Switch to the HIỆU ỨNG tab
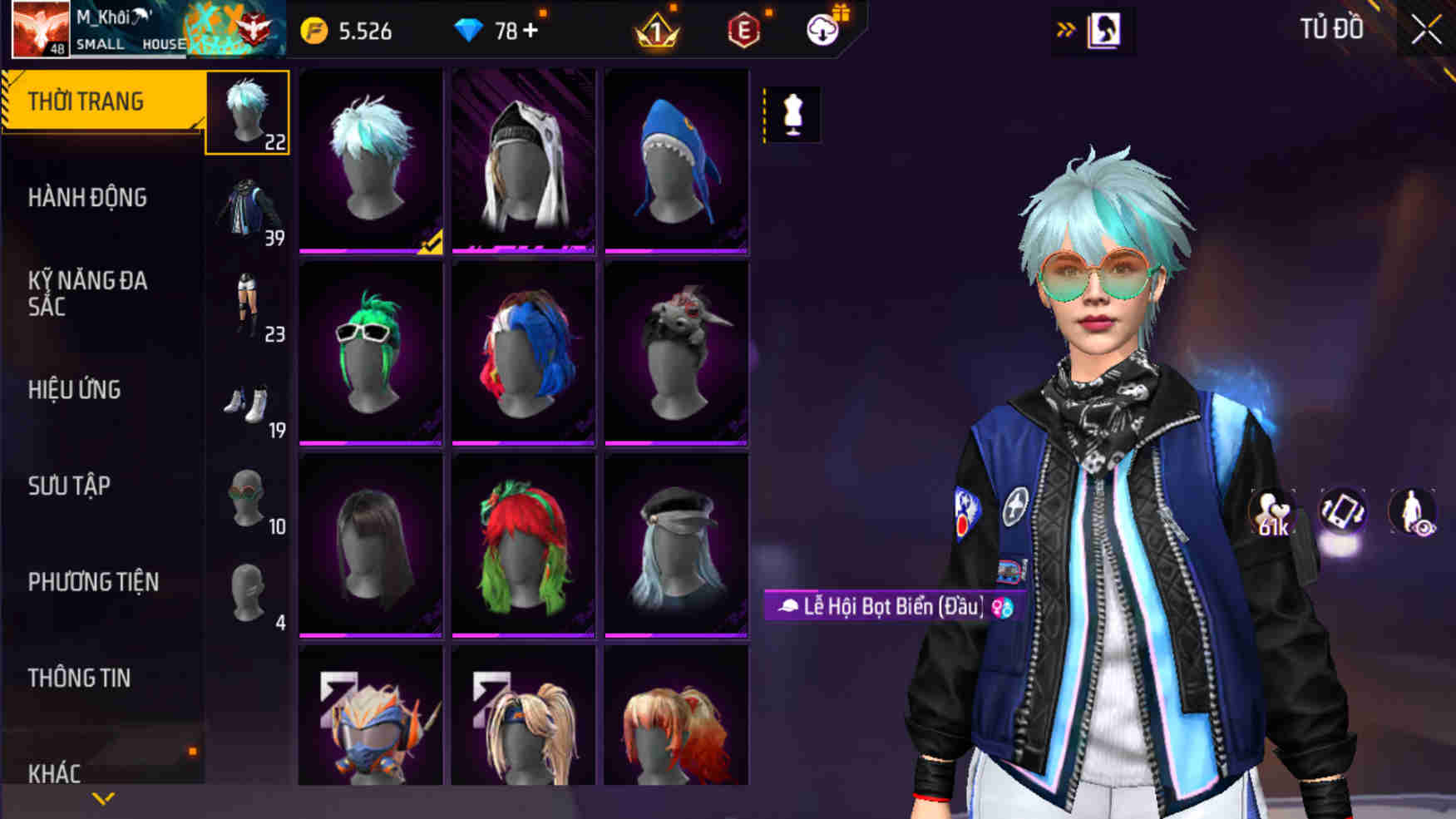This screenshot has width=1456, height=819. click(75, 390)
